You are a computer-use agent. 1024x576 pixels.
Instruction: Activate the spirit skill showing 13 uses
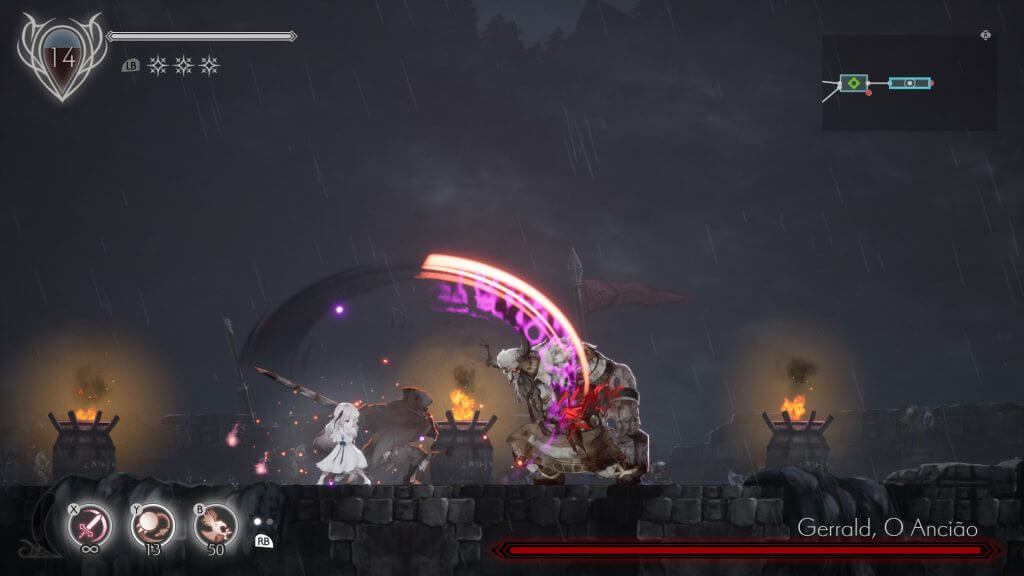[152, 524]
